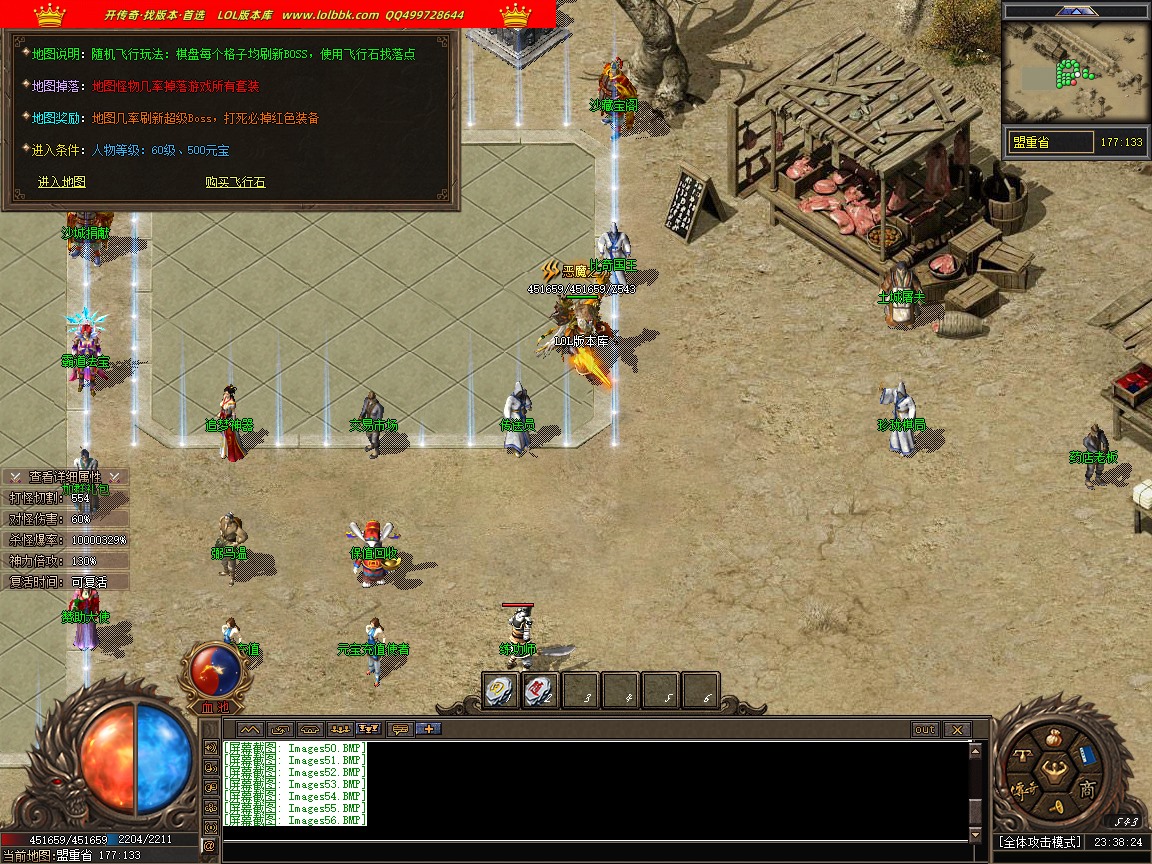
Task: Toggle the 全体攻击模式 attack mode label
Action: [x=1039, y=843]
